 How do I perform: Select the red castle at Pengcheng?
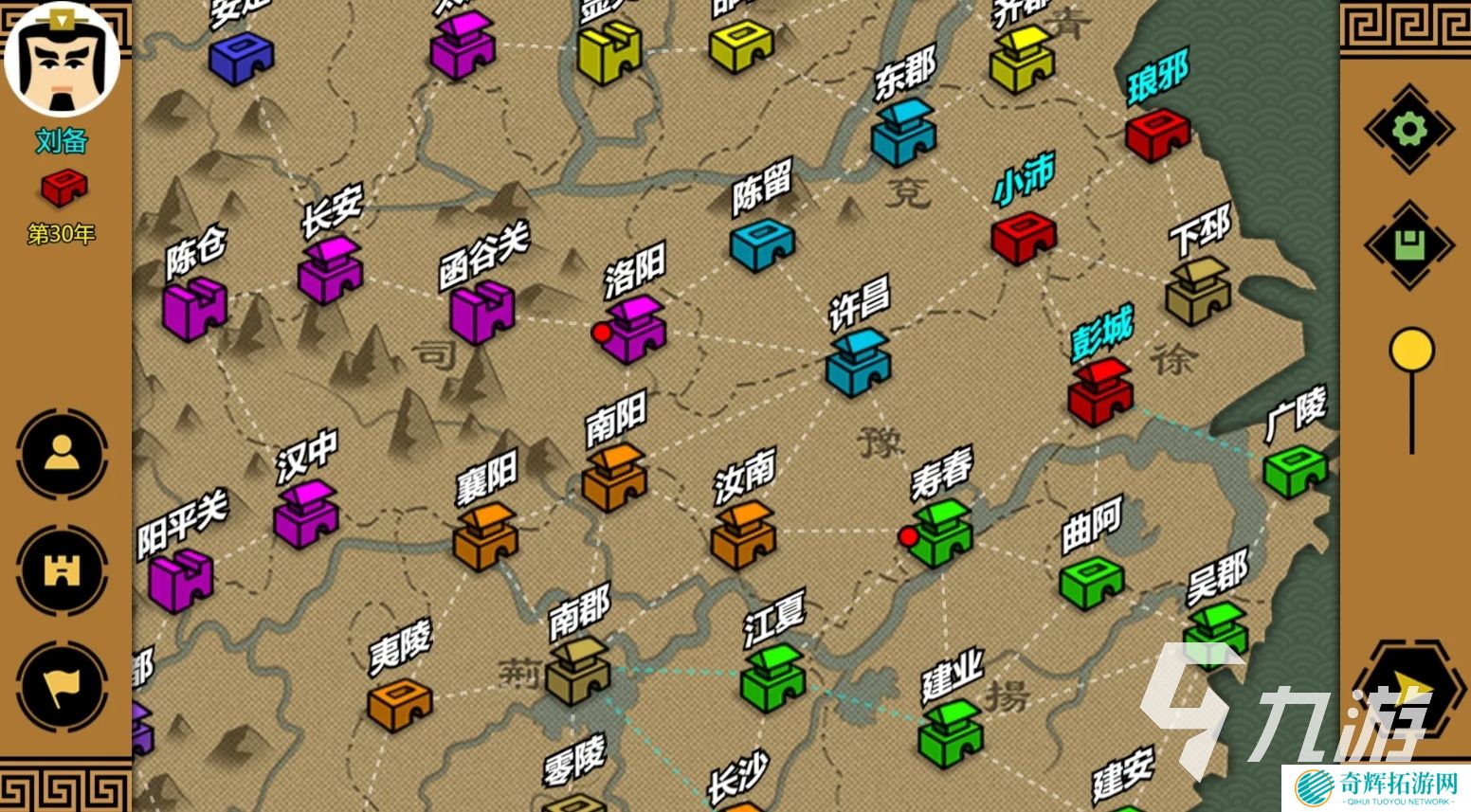1099,393
